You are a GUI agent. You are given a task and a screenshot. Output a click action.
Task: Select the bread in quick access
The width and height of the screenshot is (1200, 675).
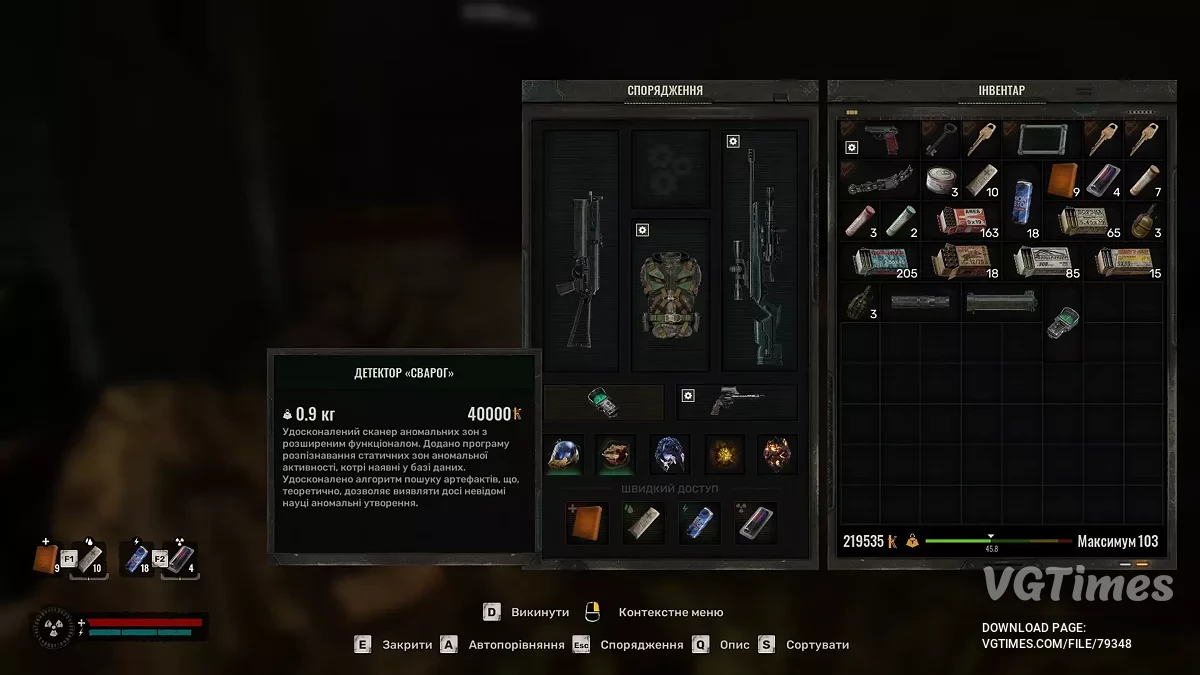(x=587, y=523)
